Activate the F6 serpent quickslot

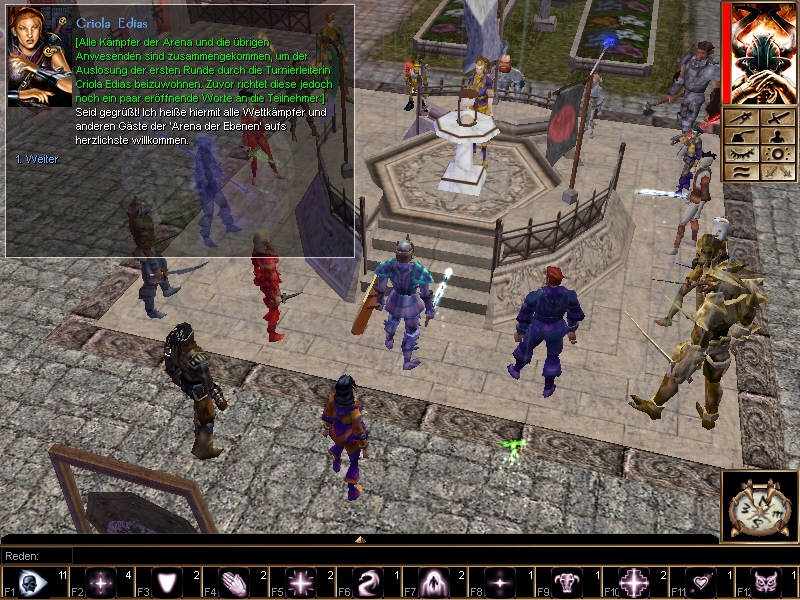click(366, 583)
